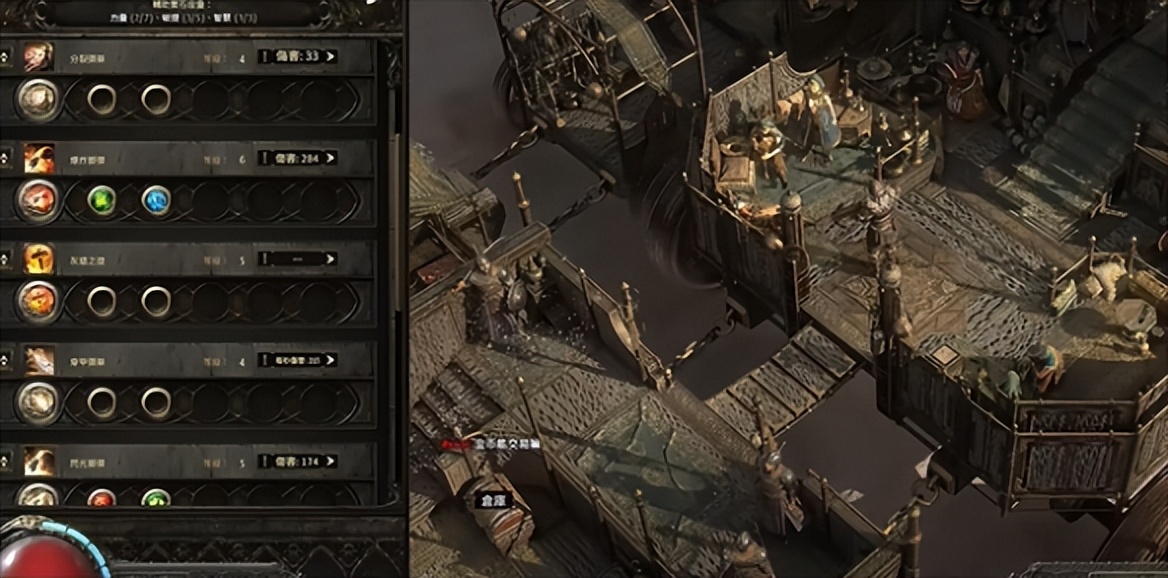Select the large orange skill gem in the hammer skill row
The height and width of the screenshot is (578, 1168).
coord(39,301)
